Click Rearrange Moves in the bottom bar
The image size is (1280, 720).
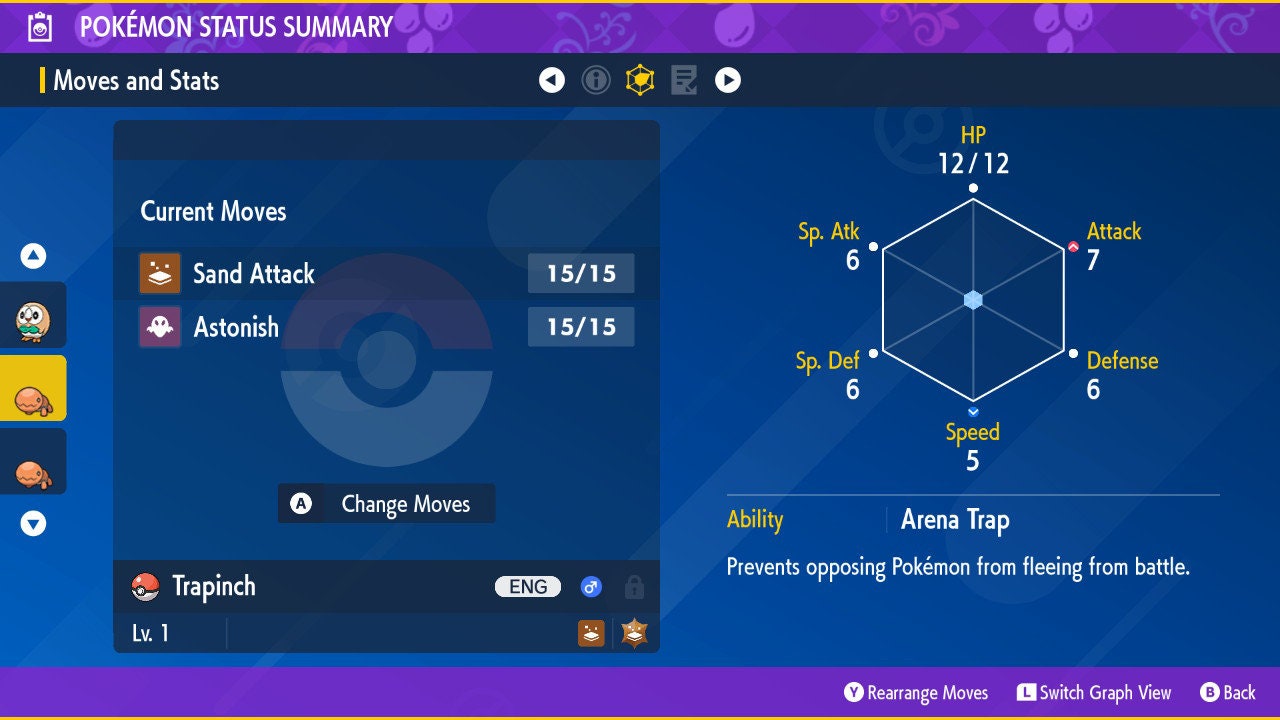tap(916, 692)
